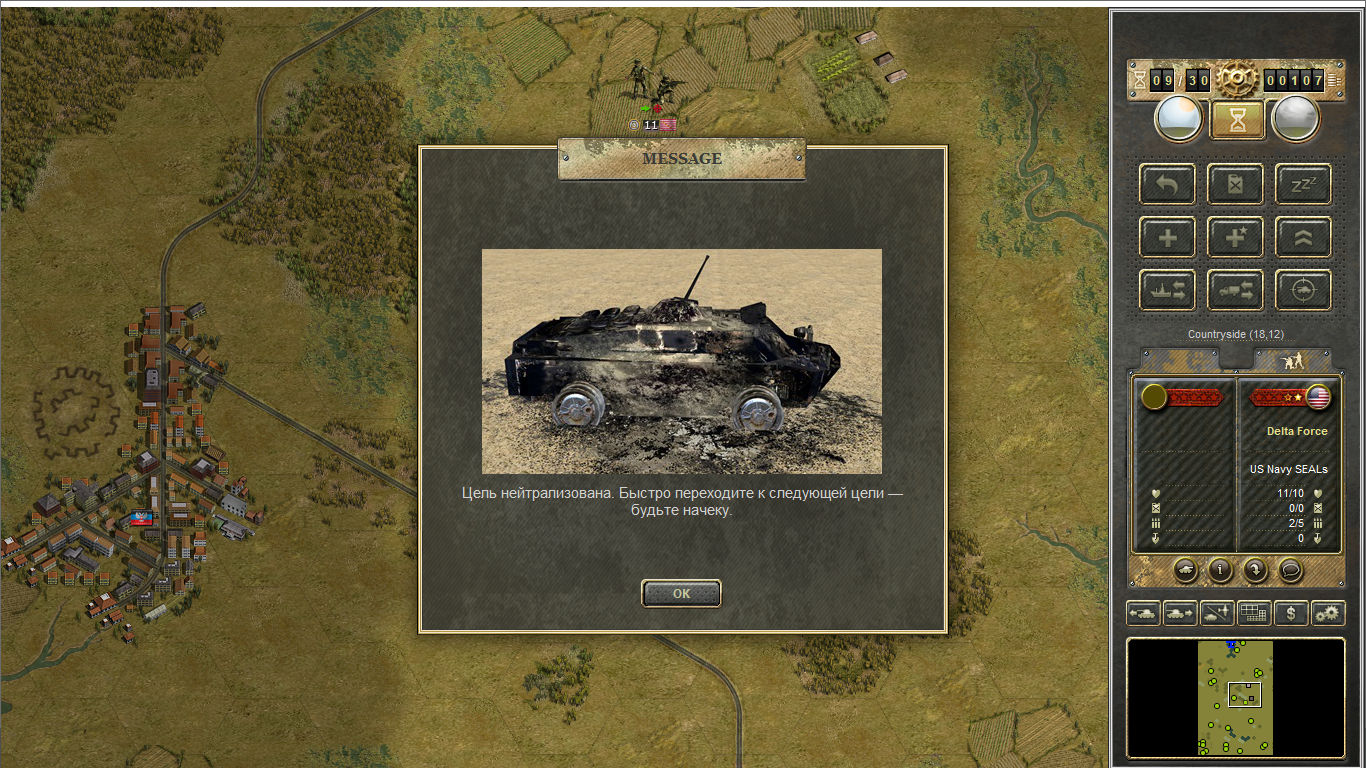Undo the last move with the arrow button
Viewport: 1366px width, 768px height.
[x=1167, y=184]
